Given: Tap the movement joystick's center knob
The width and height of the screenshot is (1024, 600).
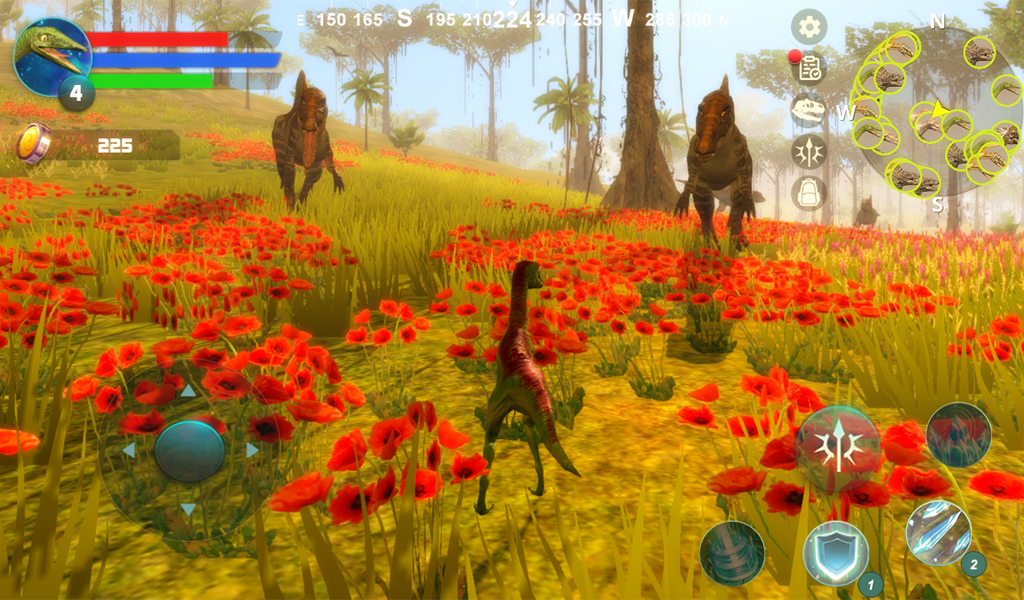Looking at the screenshot, I should [x=189, y=451].
